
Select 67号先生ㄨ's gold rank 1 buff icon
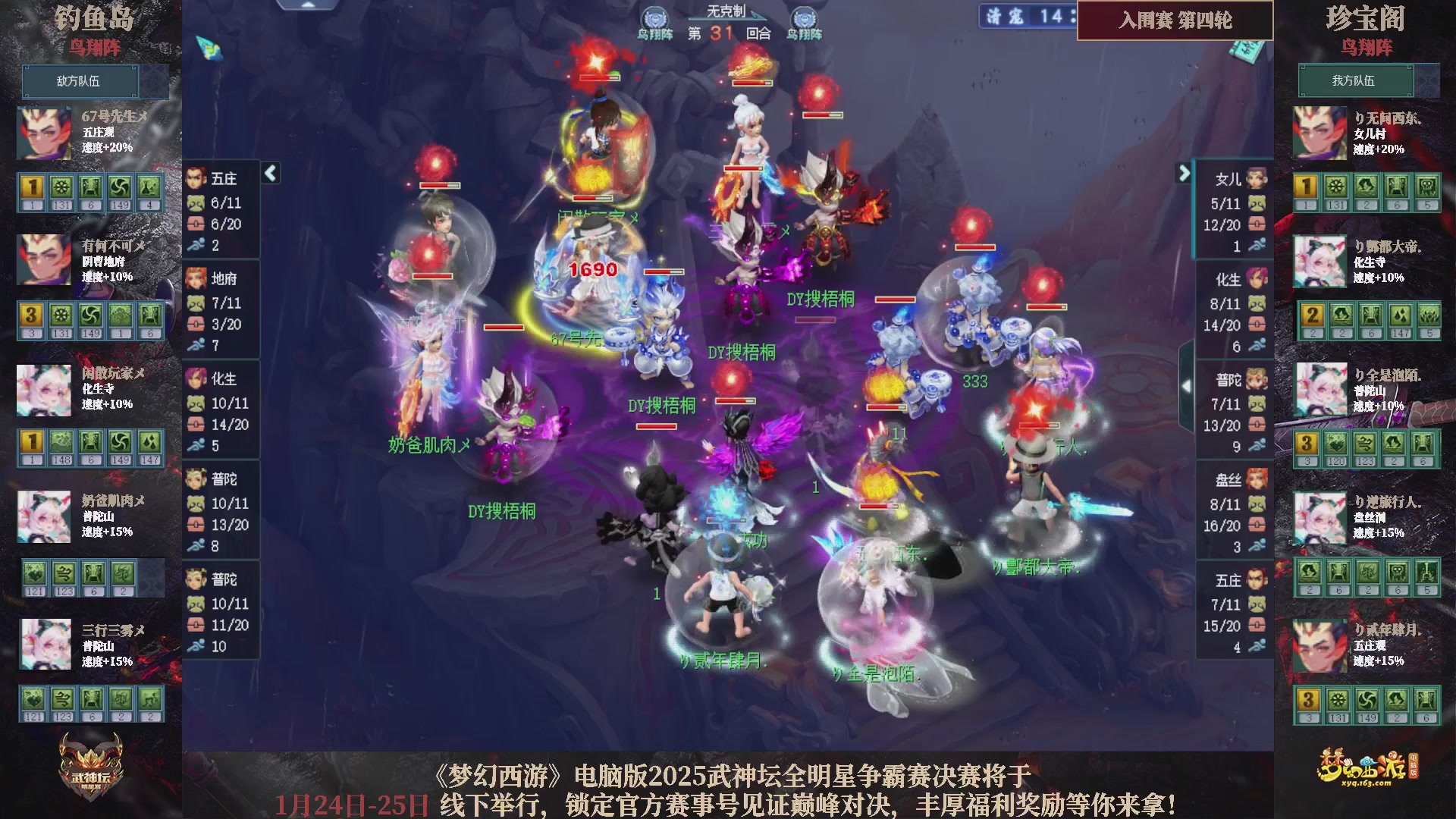click(x=32, y=188)
